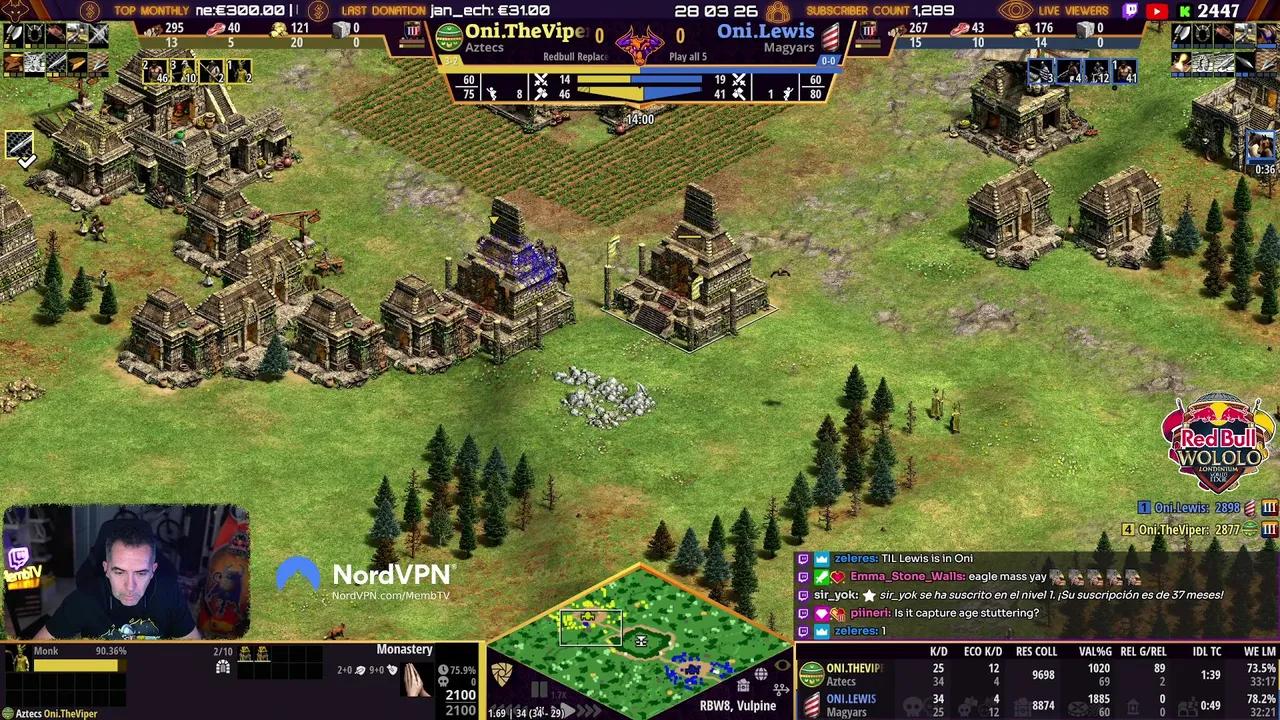
Task: Click the praying-hands relic icon in the Monastery panel
Action: coord(416,679)
